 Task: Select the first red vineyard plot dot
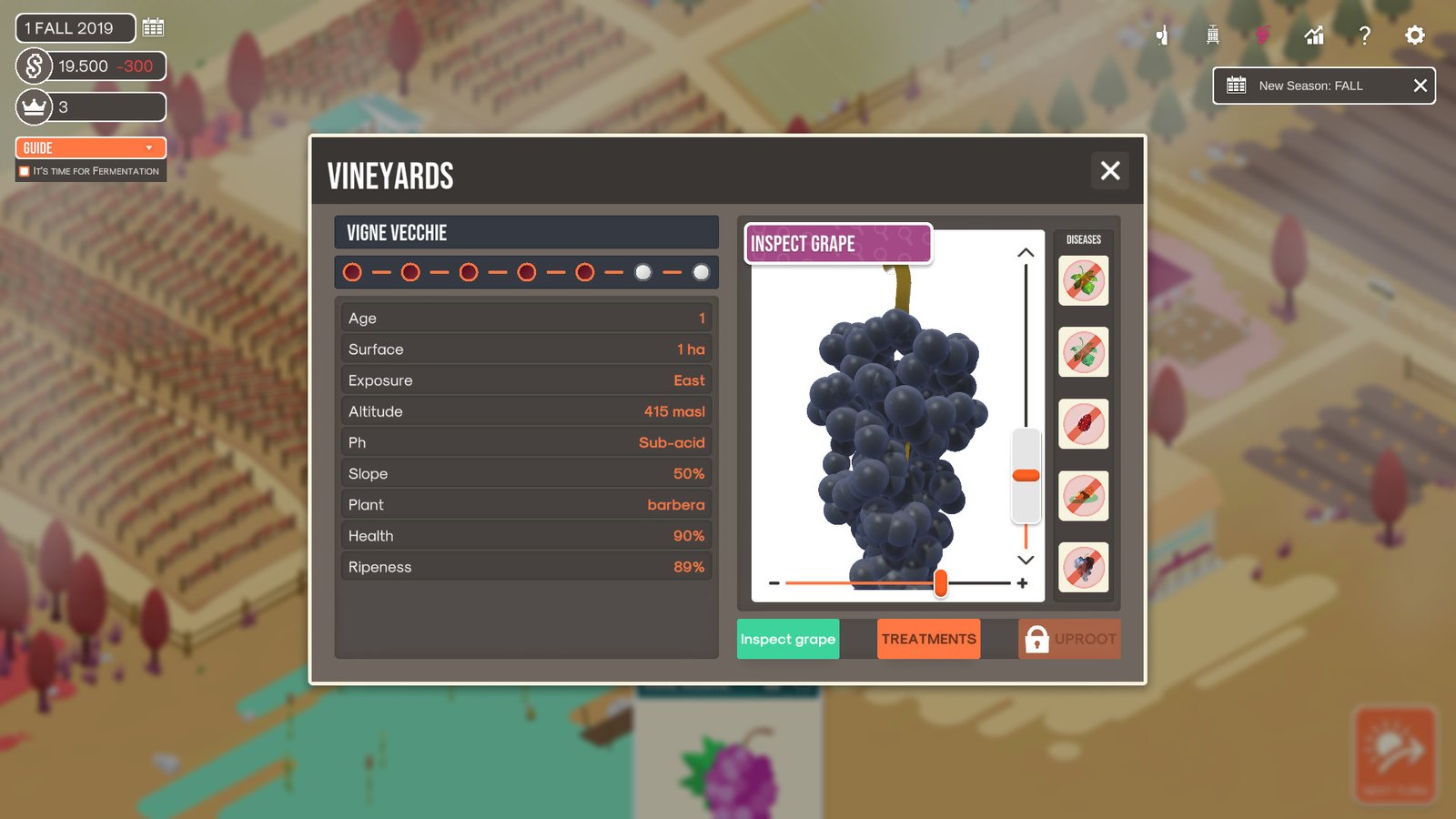pyautogui.click(x=352, y=272)
